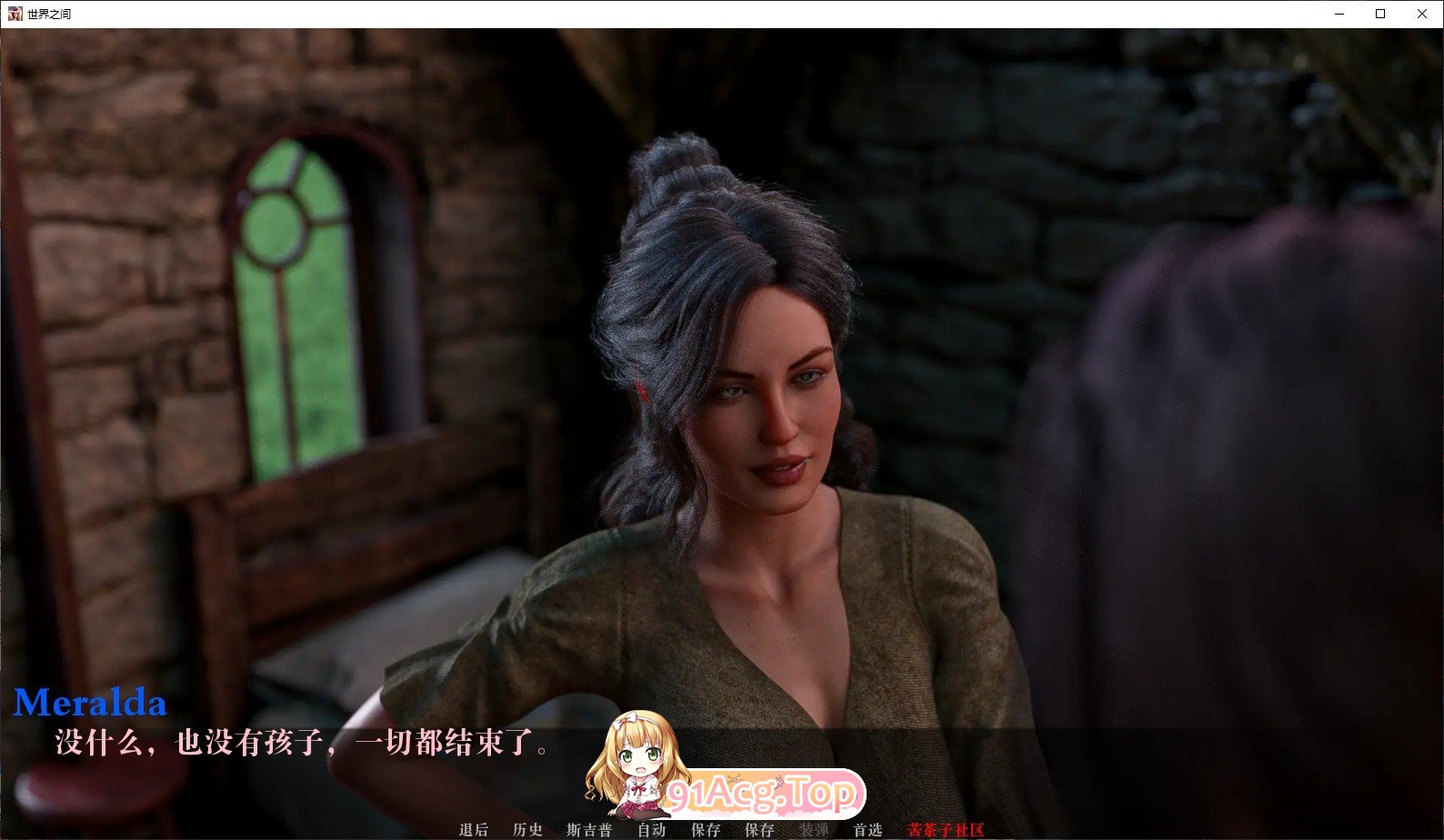Open the 首选 preferences screen
This screenshot has height=840, width=1444.
(867, 829)
